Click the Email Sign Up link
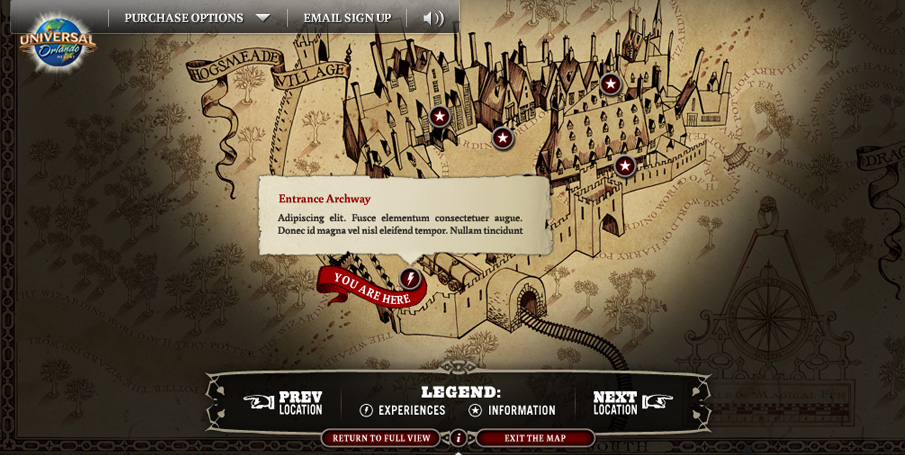905x455 pixels. (347, 18)
